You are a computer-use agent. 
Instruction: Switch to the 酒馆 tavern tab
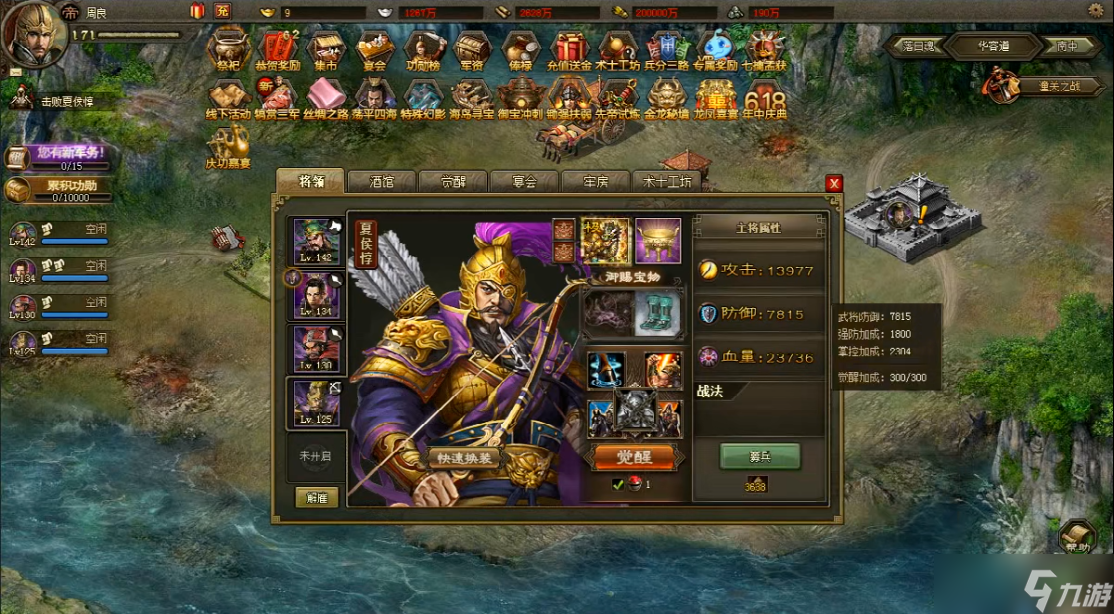coord(381,182)
